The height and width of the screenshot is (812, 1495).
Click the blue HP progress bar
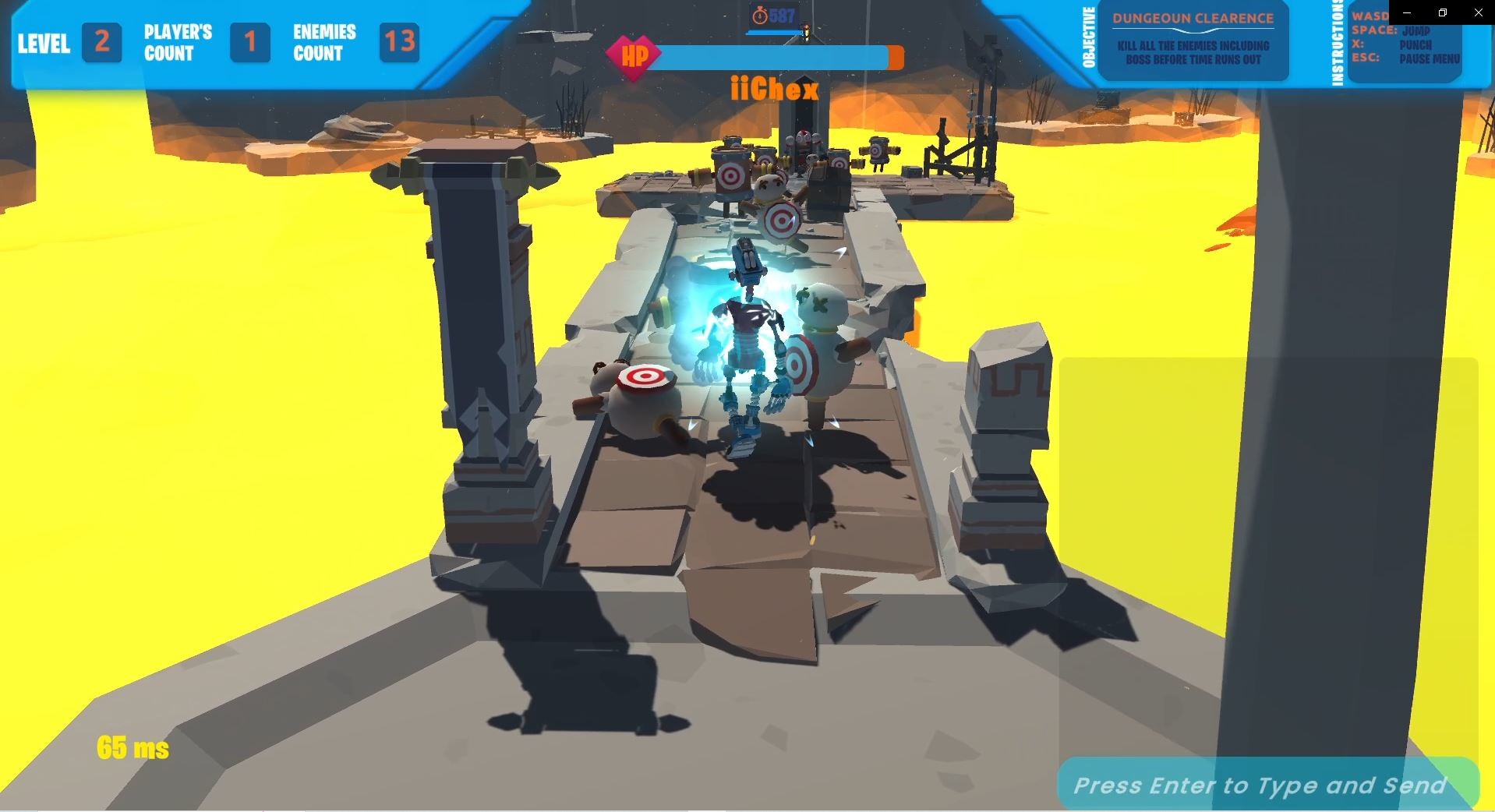click(x=772, y=56)
